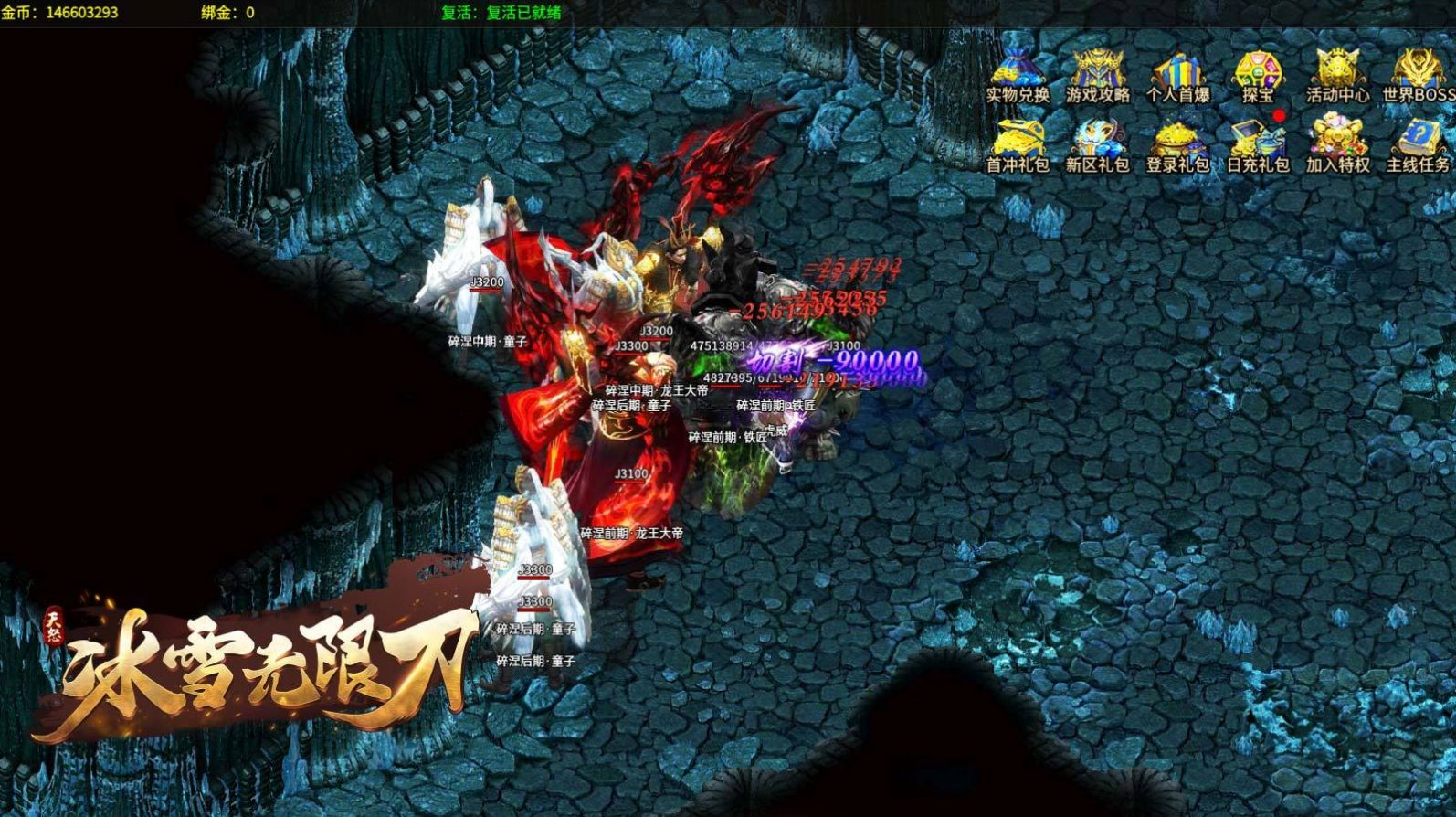Open the 主线任务 main quest book
Viewport: 1456px width, 817px height.
point(1417,143)
